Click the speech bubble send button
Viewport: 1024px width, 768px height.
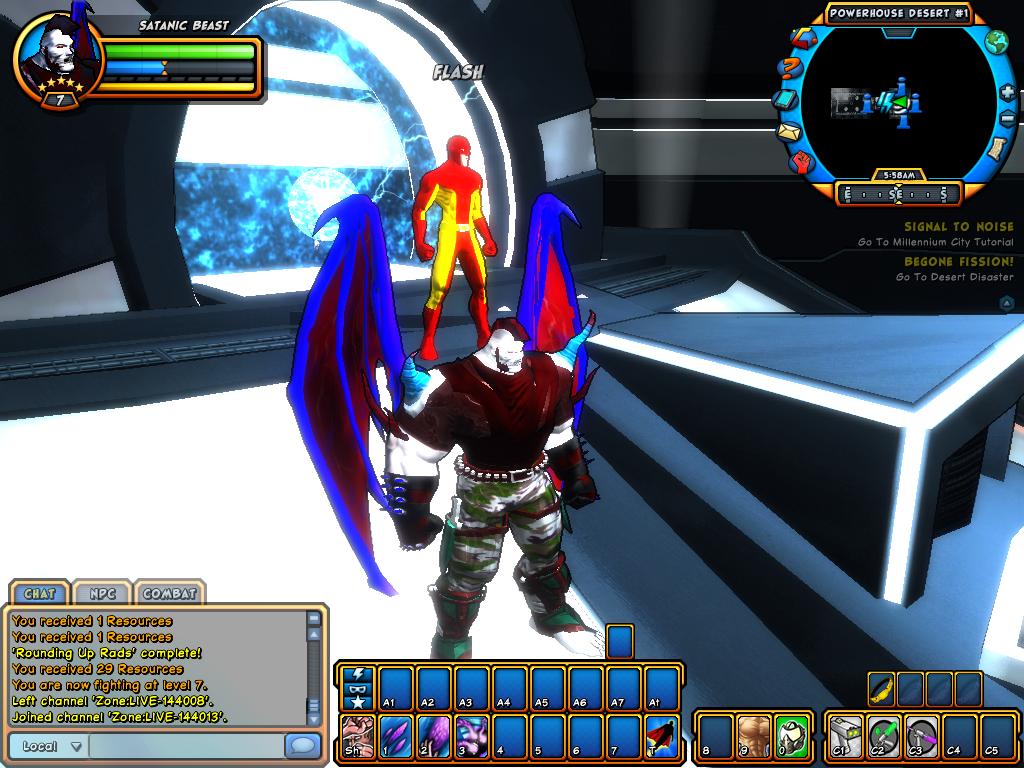coord(300,746)
